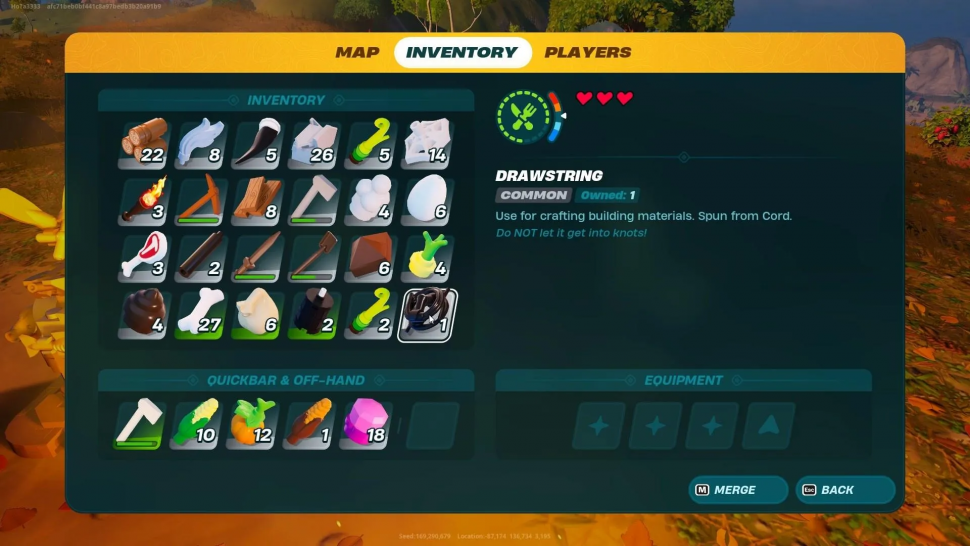Viewport: 970px width, 546px height.
Task: Pick the raw meat drumstick slot
Action: point(145,258)
